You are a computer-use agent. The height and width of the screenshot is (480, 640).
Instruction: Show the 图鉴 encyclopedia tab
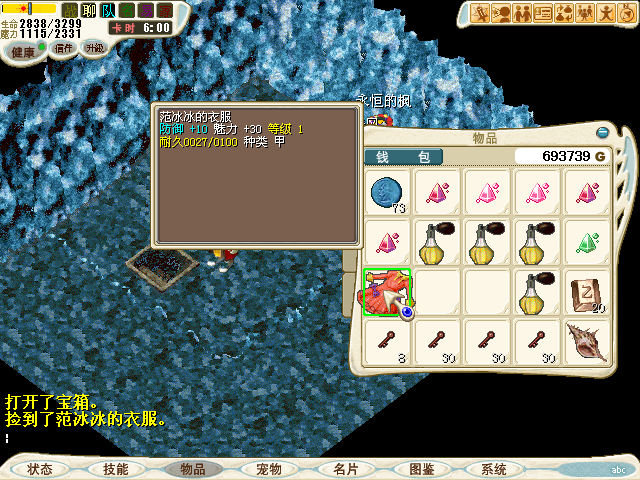(421, 469)
